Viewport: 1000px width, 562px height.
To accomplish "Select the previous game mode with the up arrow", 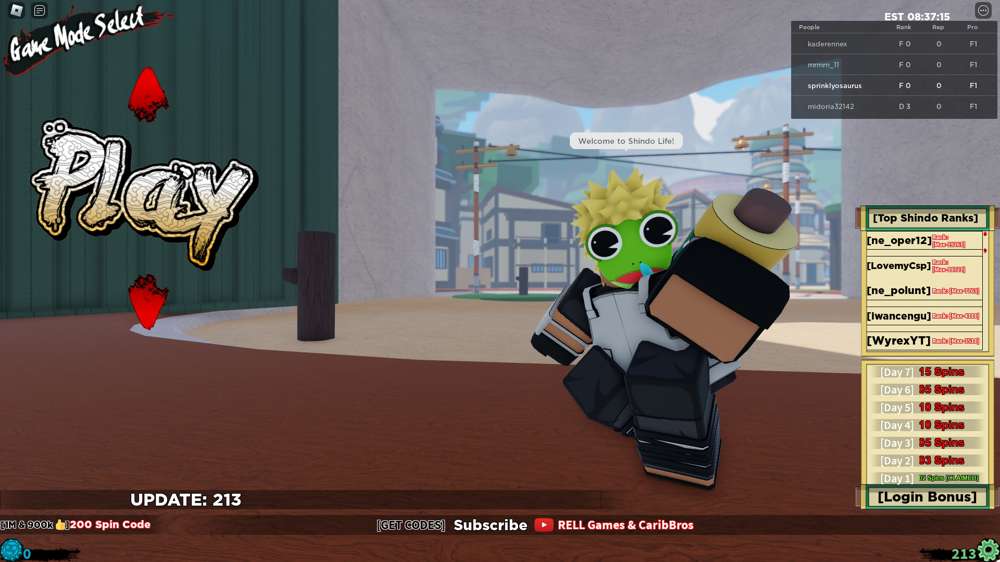I will pos(147,94).
